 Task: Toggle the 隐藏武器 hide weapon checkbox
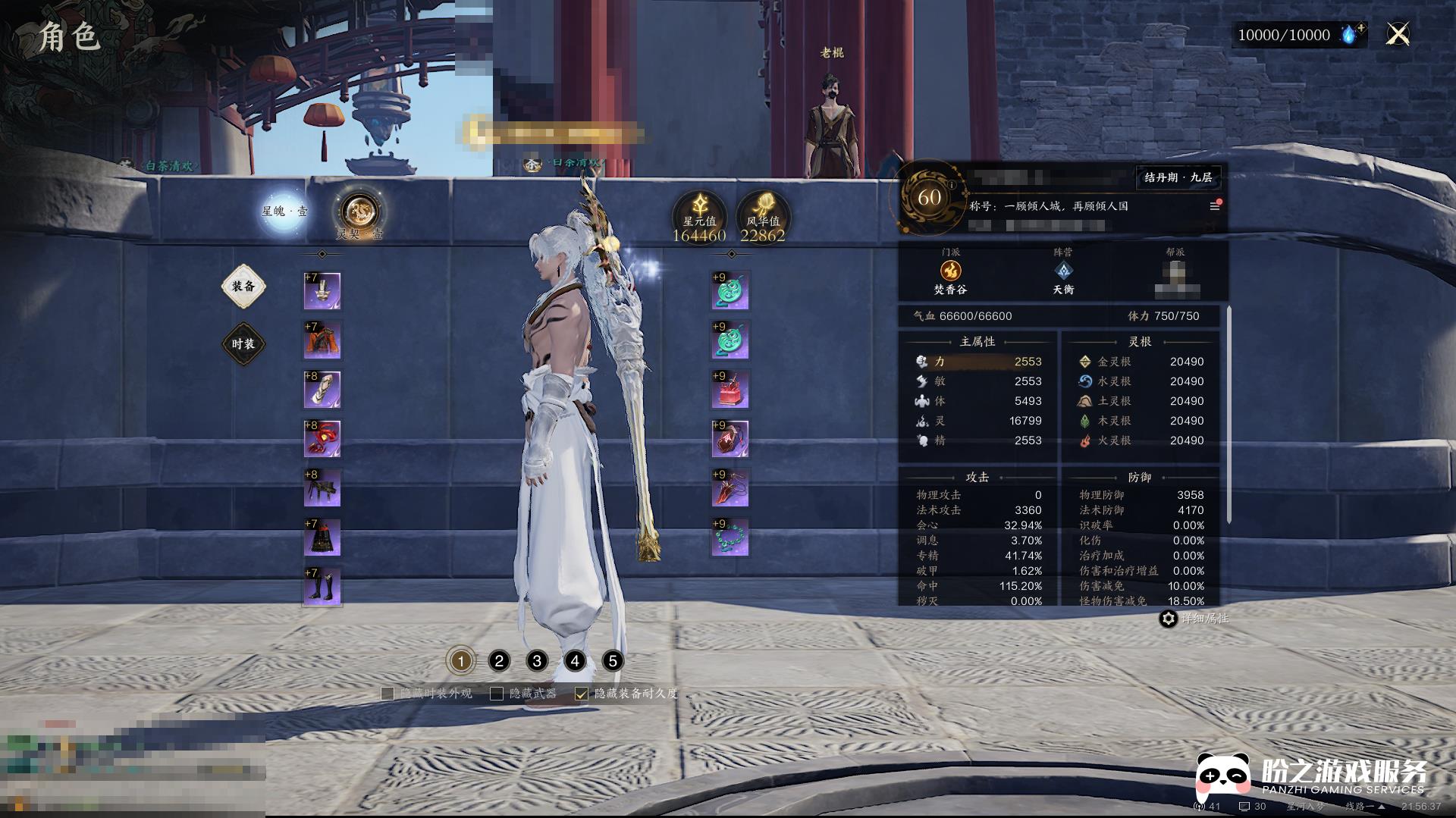click(497, 694)
